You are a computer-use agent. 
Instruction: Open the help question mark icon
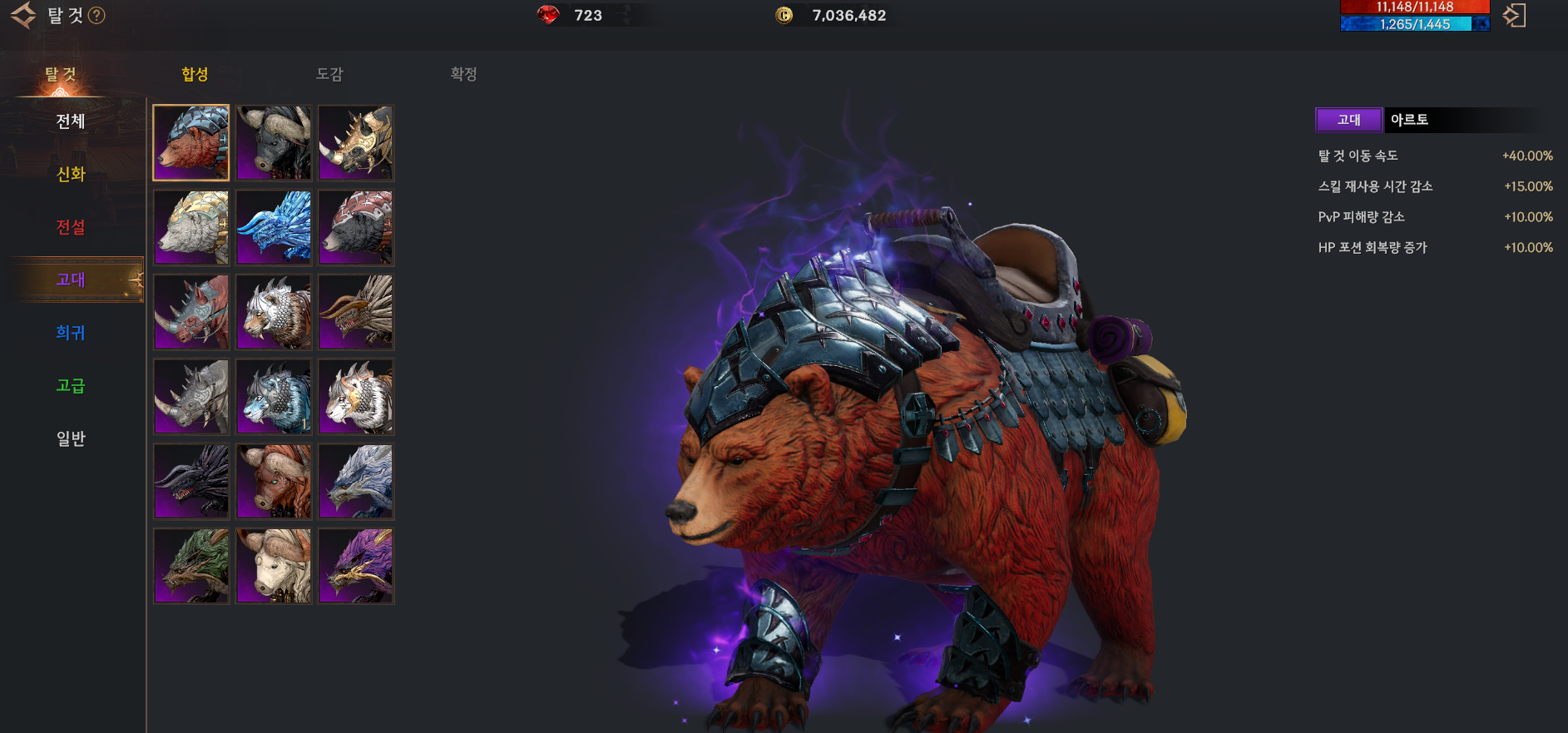(x=96, y=16)
